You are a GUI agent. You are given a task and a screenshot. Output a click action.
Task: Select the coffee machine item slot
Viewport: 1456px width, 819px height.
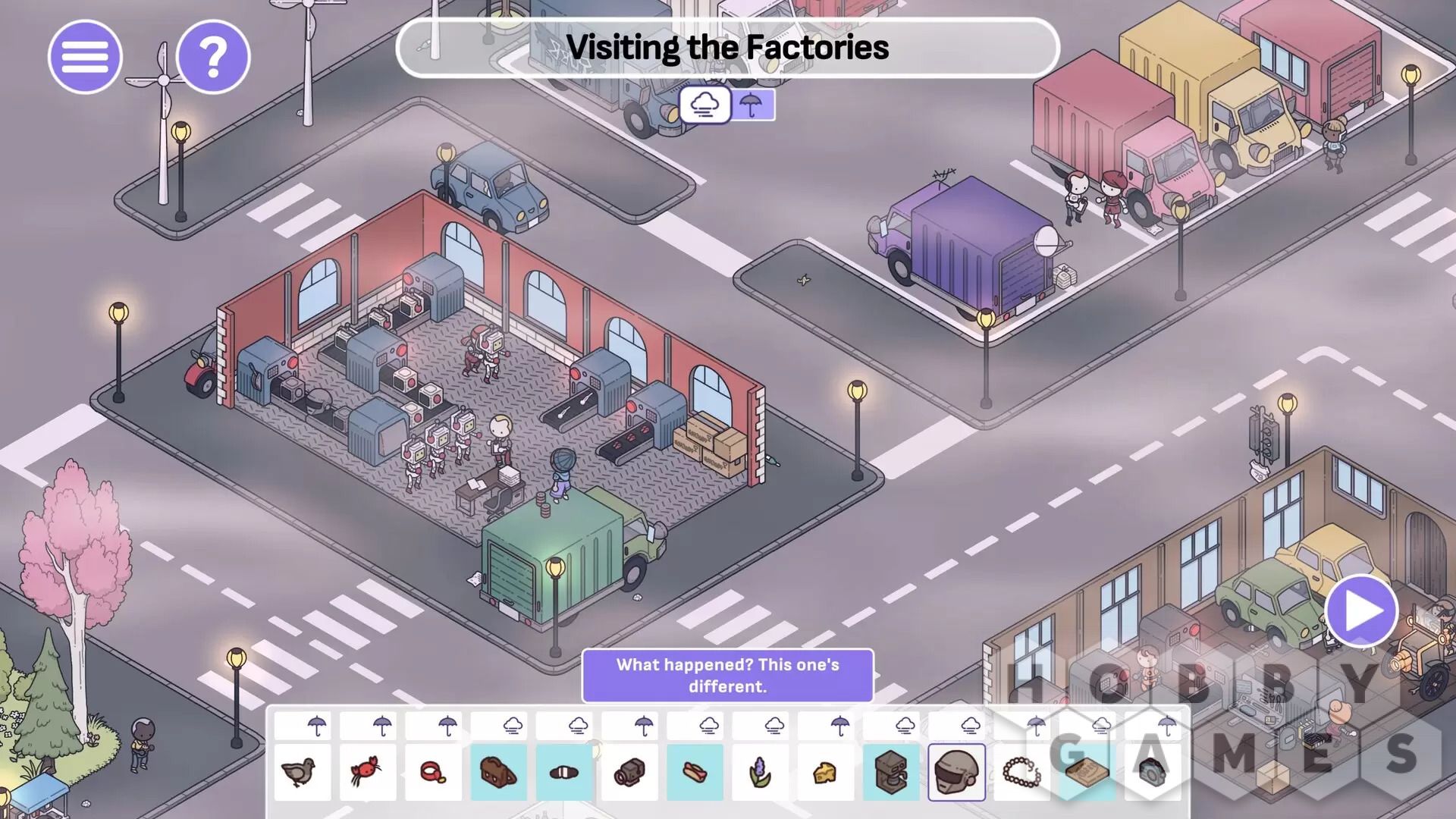click(x=892, y=772)
